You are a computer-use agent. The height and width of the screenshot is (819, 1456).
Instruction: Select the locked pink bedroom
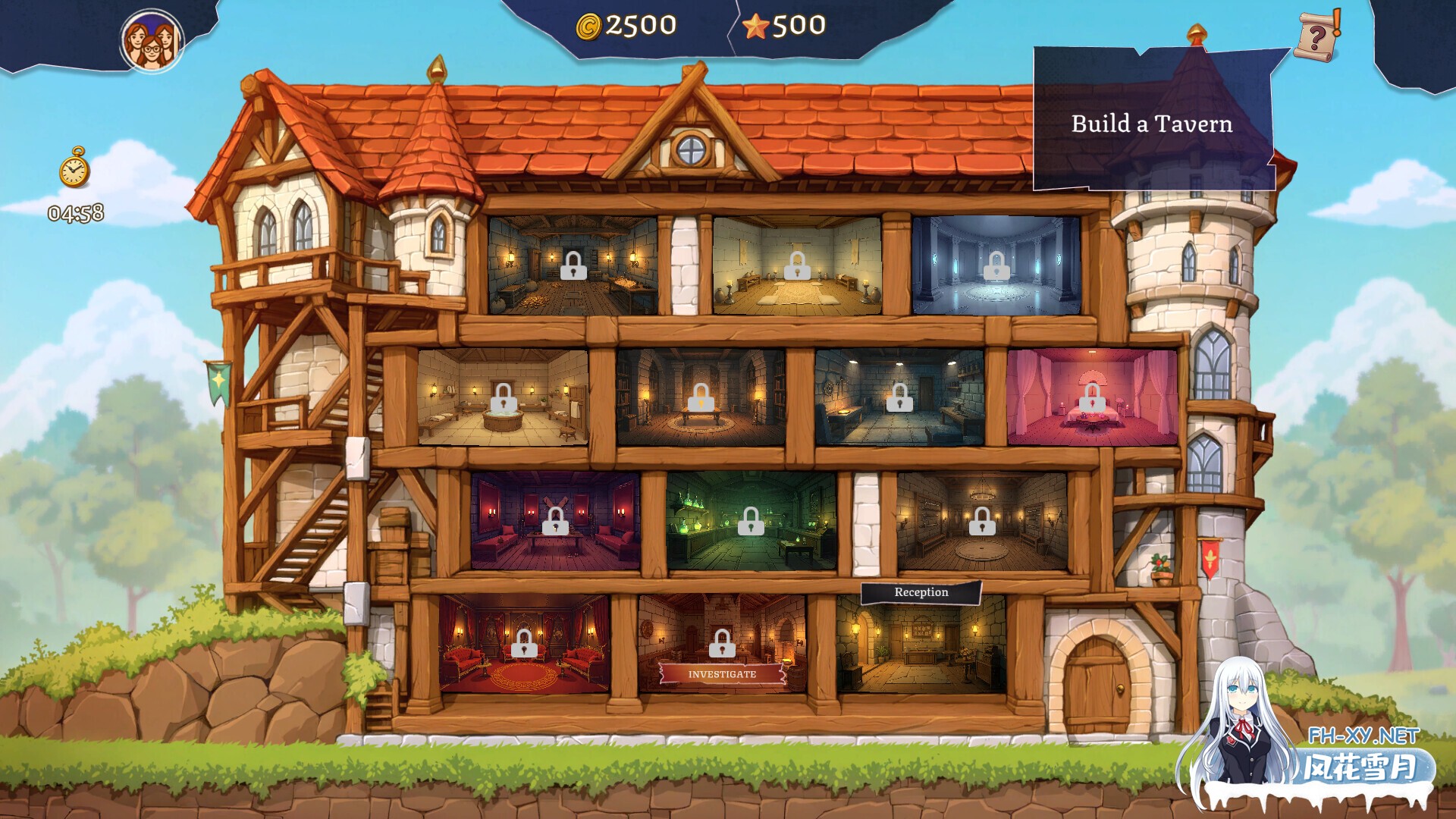point(1092,397)
